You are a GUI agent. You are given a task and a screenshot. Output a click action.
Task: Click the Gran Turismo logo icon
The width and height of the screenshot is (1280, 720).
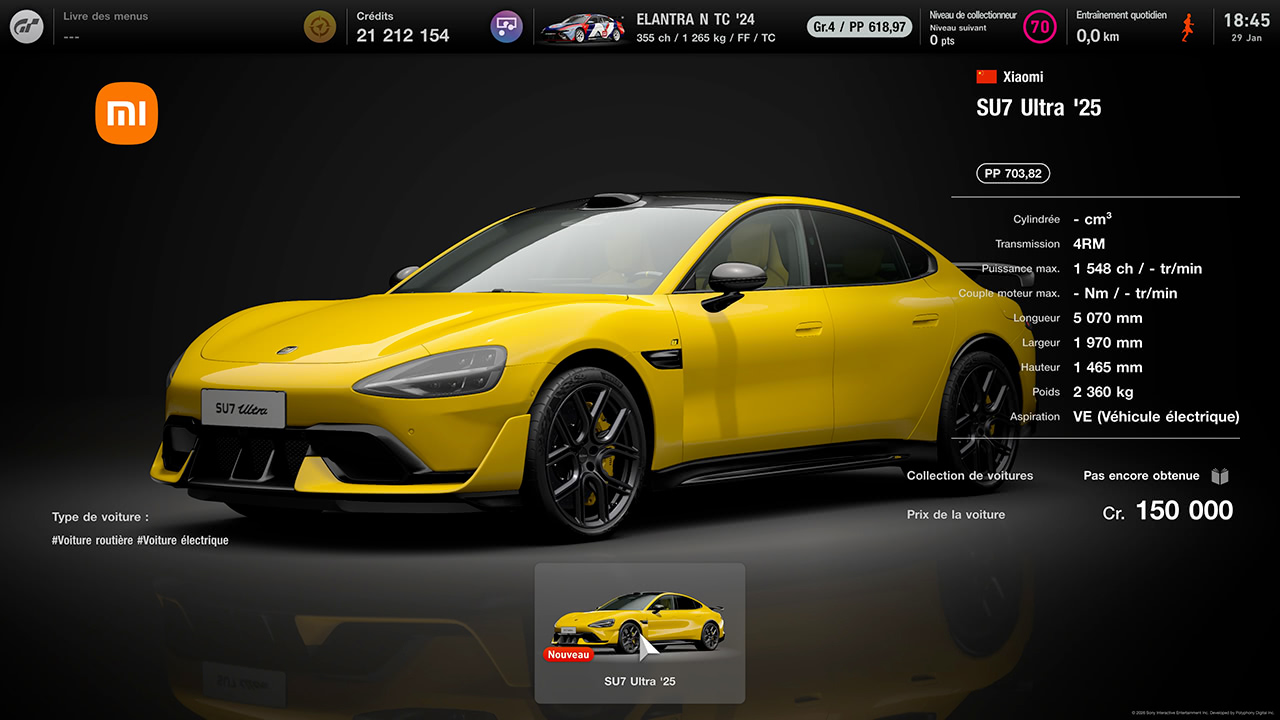tap(27, 27)
